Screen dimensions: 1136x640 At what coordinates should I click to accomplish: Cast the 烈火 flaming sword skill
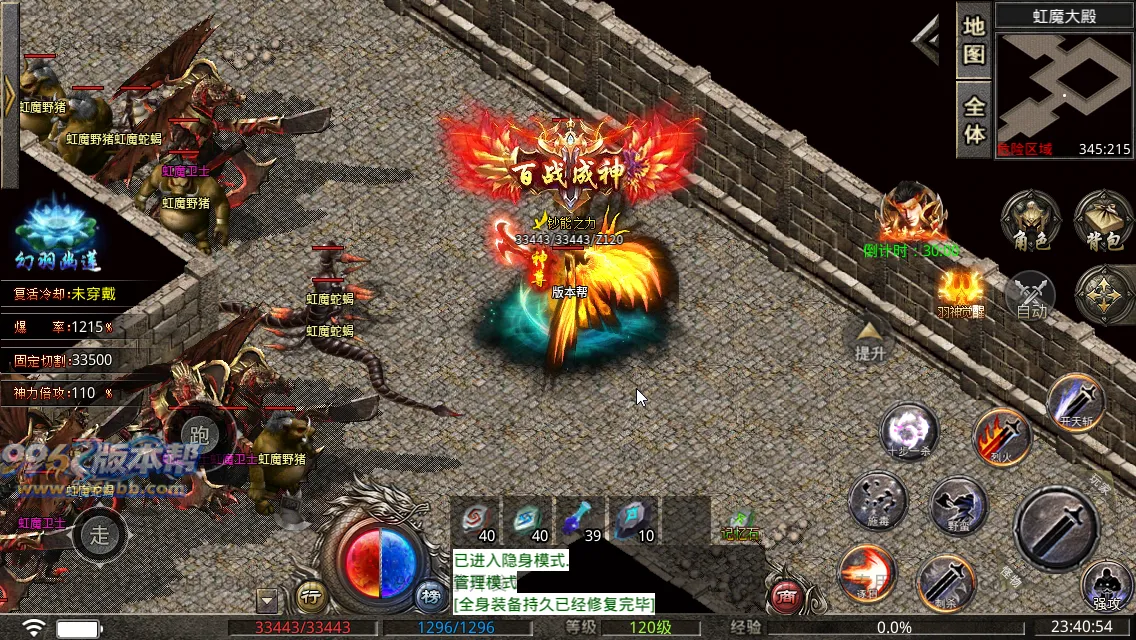pos(1001,436)
